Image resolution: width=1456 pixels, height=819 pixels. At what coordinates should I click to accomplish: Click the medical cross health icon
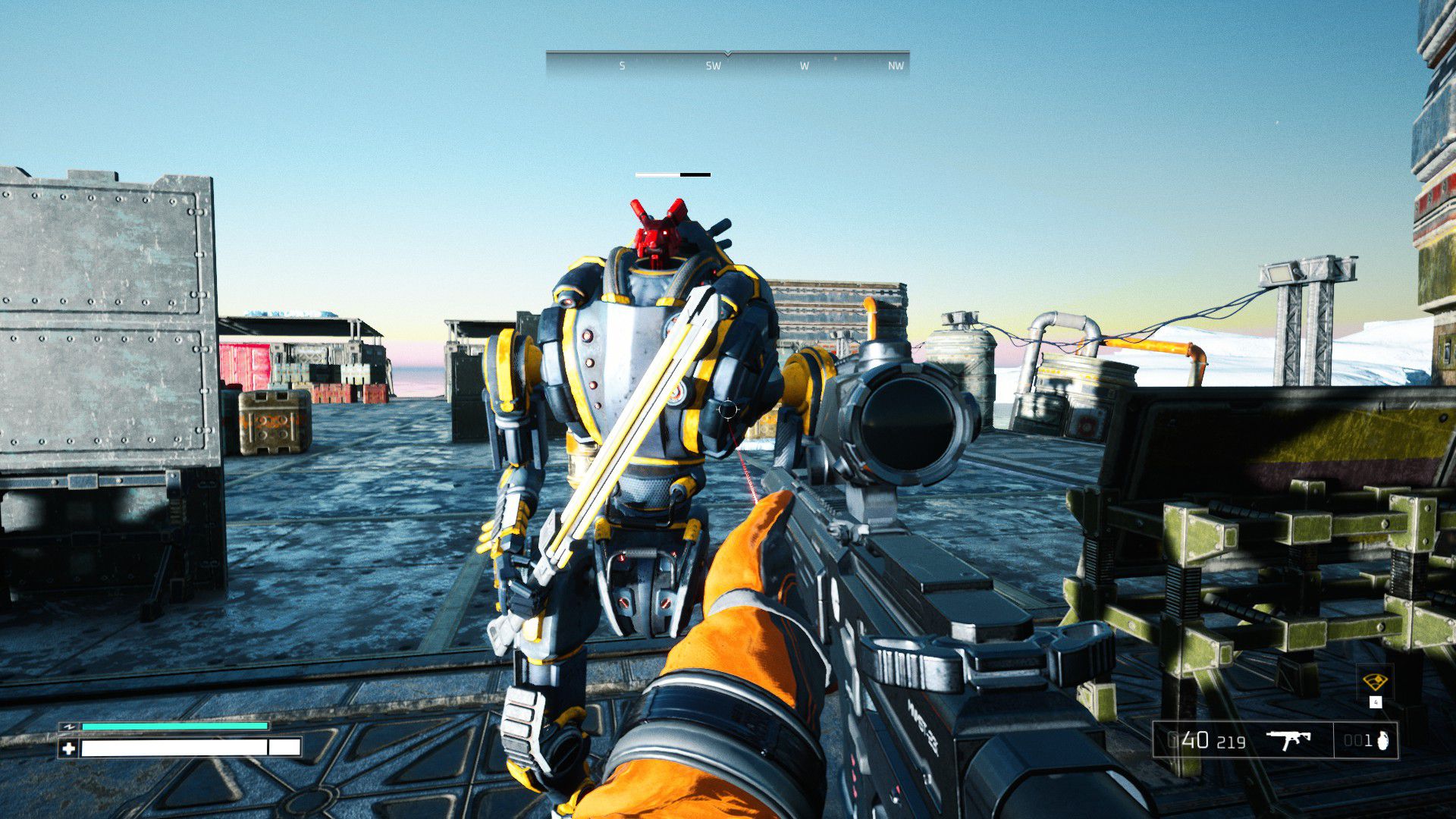coord(69,748)
